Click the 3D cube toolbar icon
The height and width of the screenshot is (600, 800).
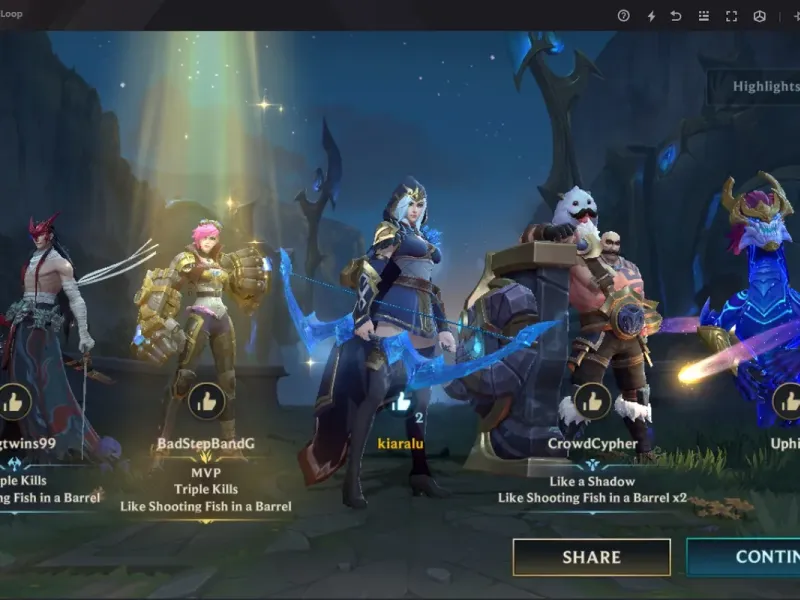pos(759,16)
